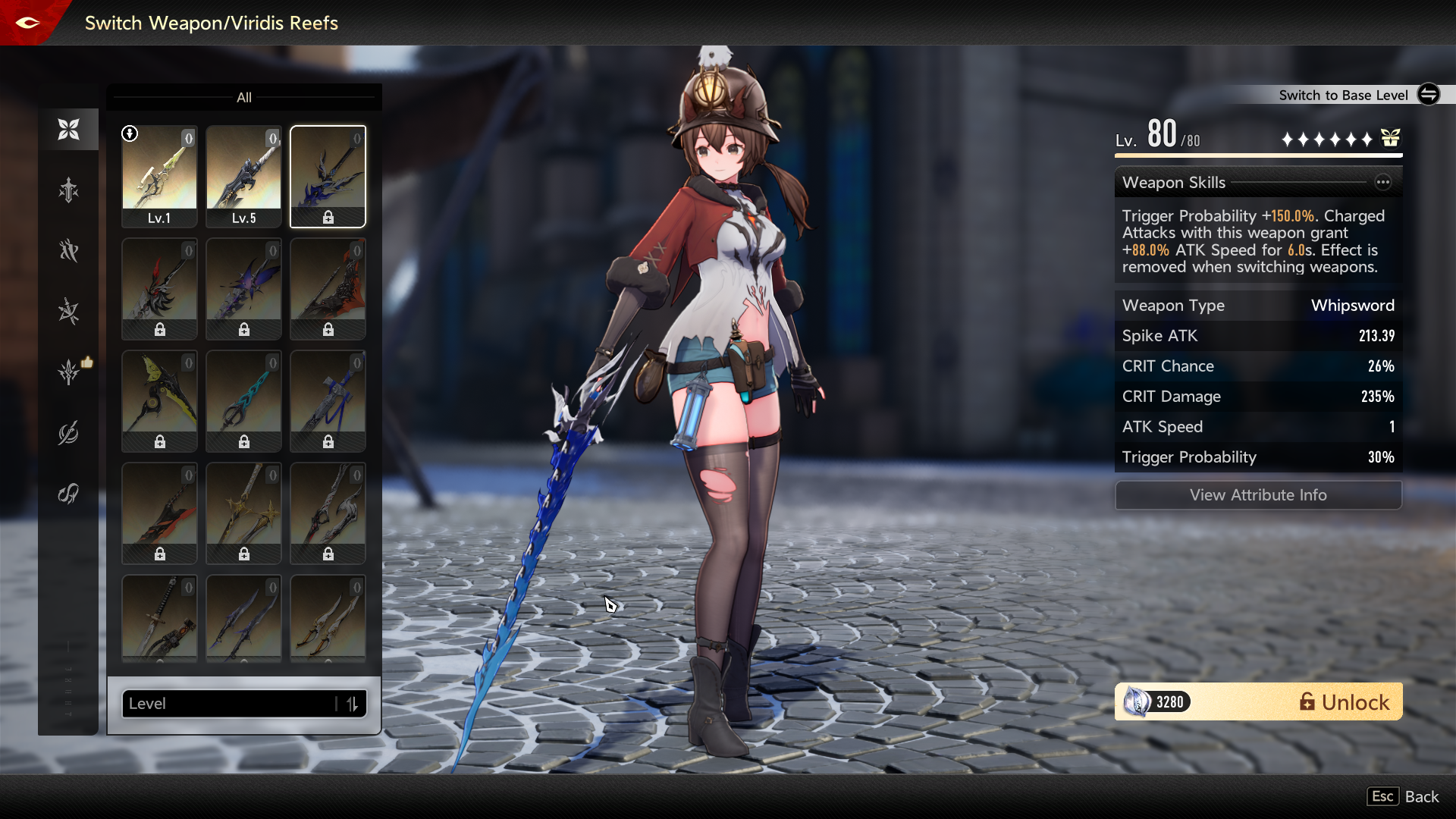
Task: Select the Lv.5 weapon thumbnail
Action: 243,176
